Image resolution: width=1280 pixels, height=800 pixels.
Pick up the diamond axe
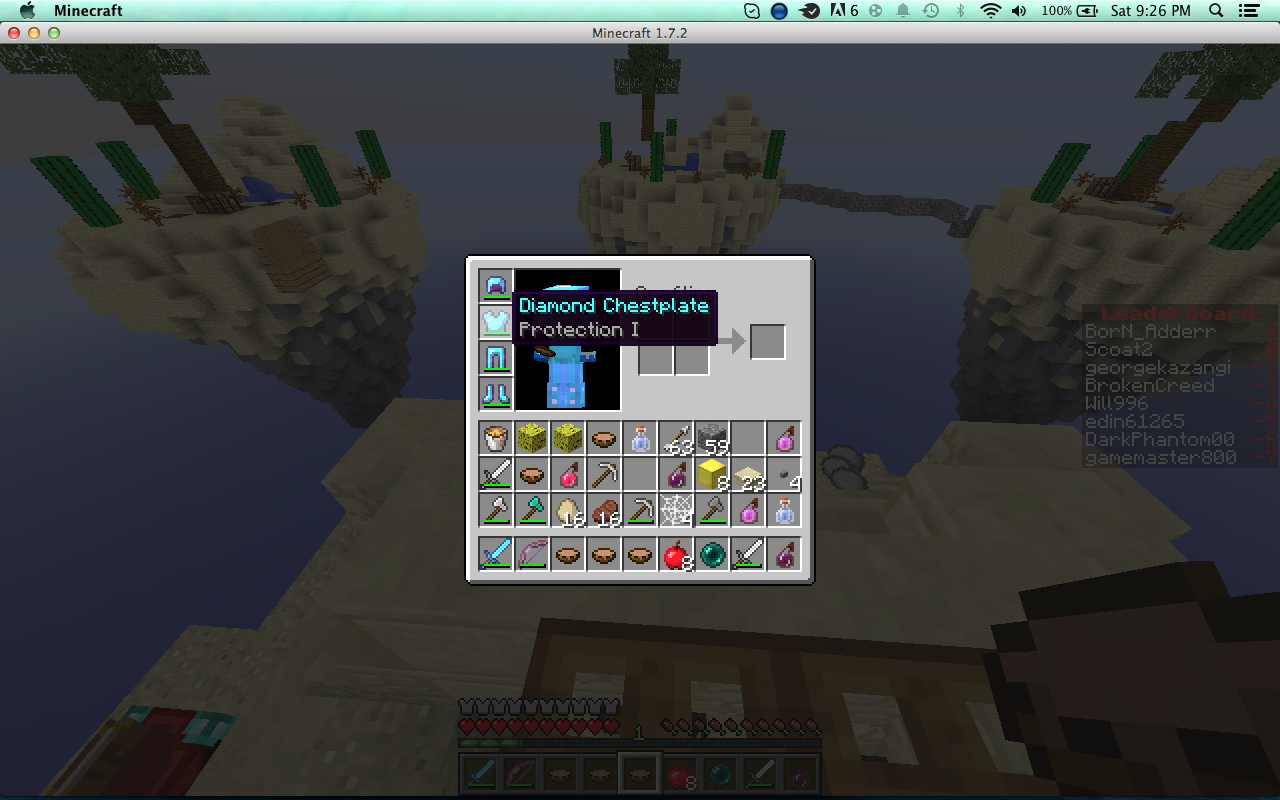coord(532,510)
